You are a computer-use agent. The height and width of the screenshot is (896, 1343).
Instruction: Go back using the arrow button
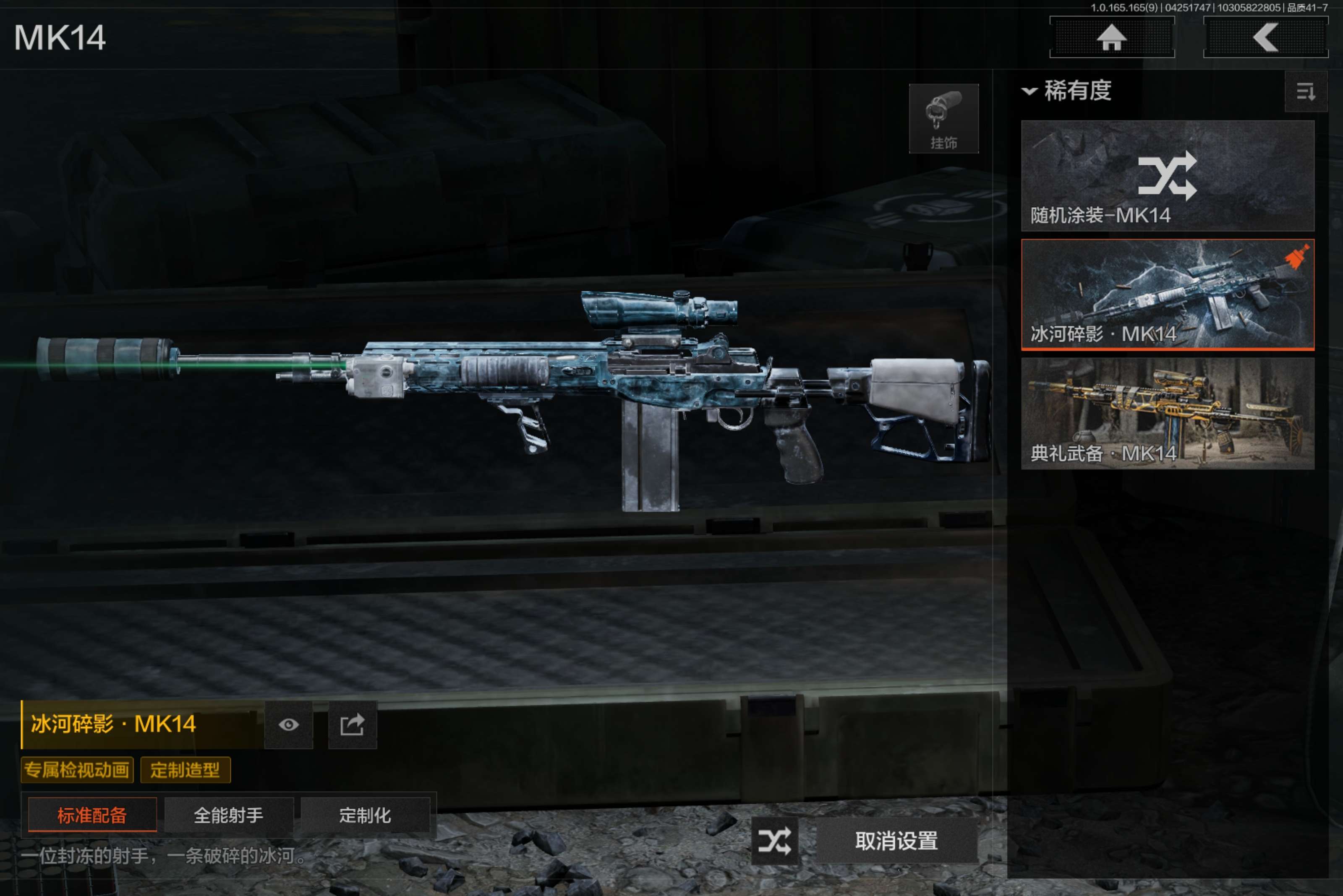pos(1265,38)
